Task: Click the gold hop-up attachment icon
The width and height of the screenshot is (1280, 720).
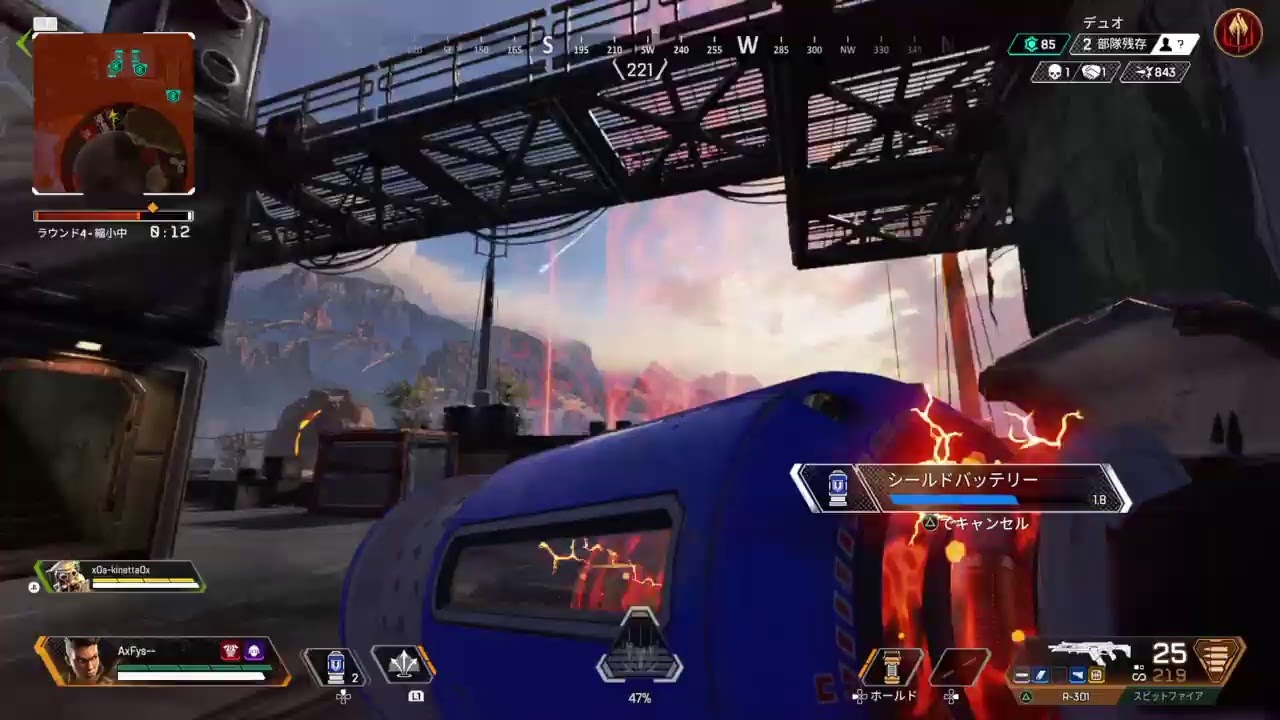Action: (1096, 675)
